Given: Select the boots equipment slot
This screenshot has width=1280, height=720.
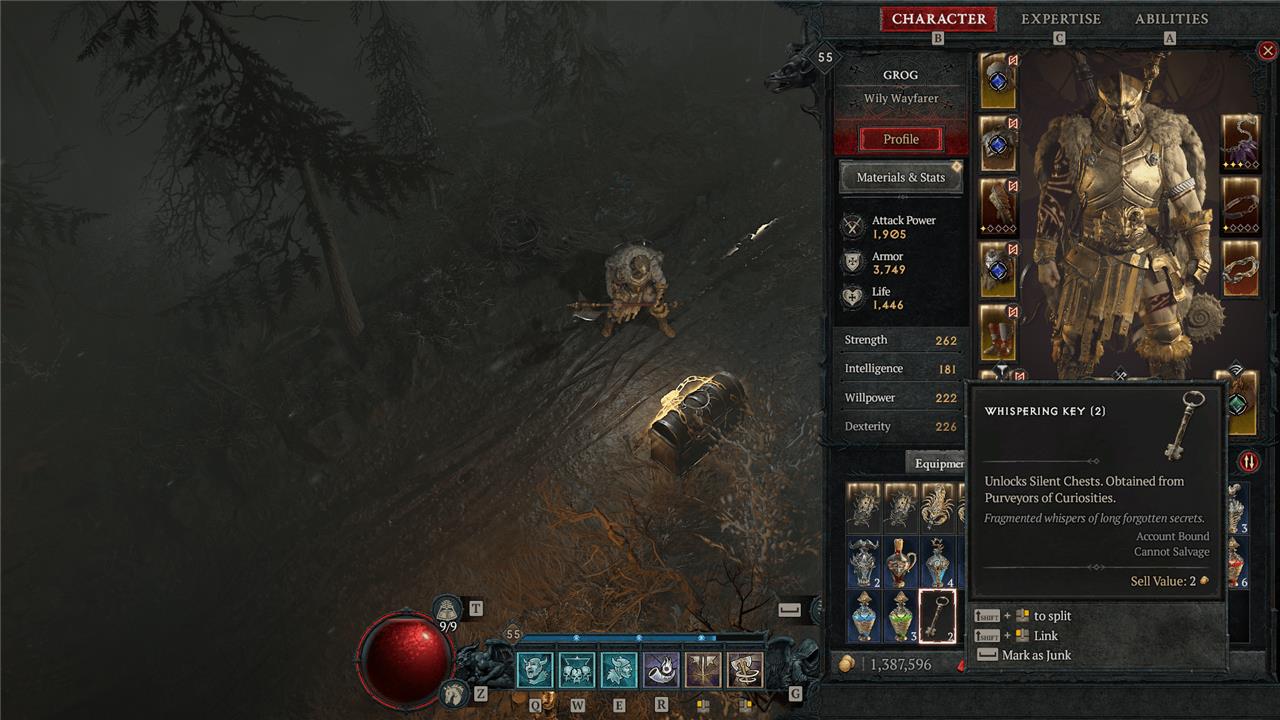Looking at the screenshot, I should [997, 333].
